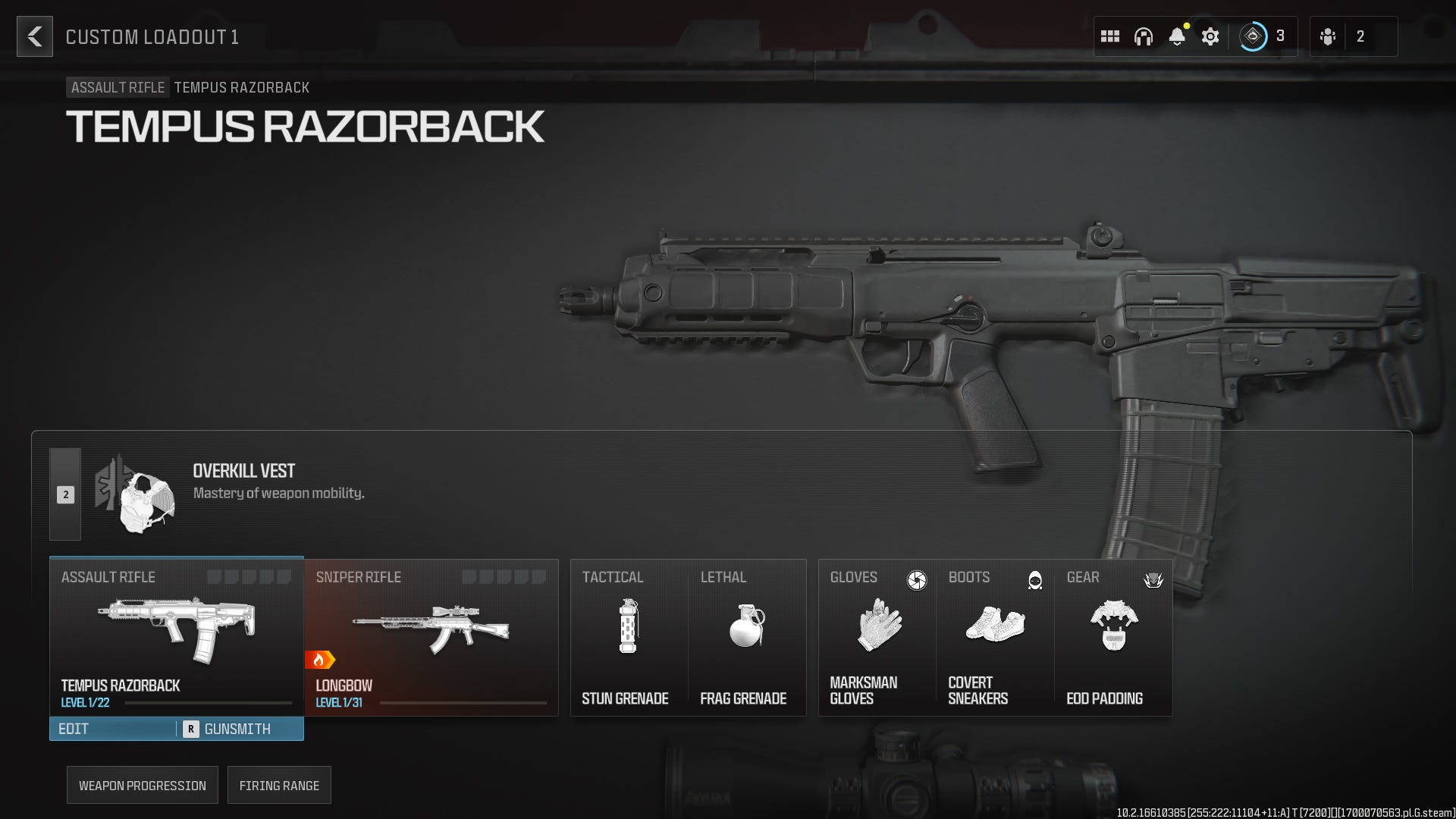
Task: Open Weapon Progression
Action: pos(142,785)
